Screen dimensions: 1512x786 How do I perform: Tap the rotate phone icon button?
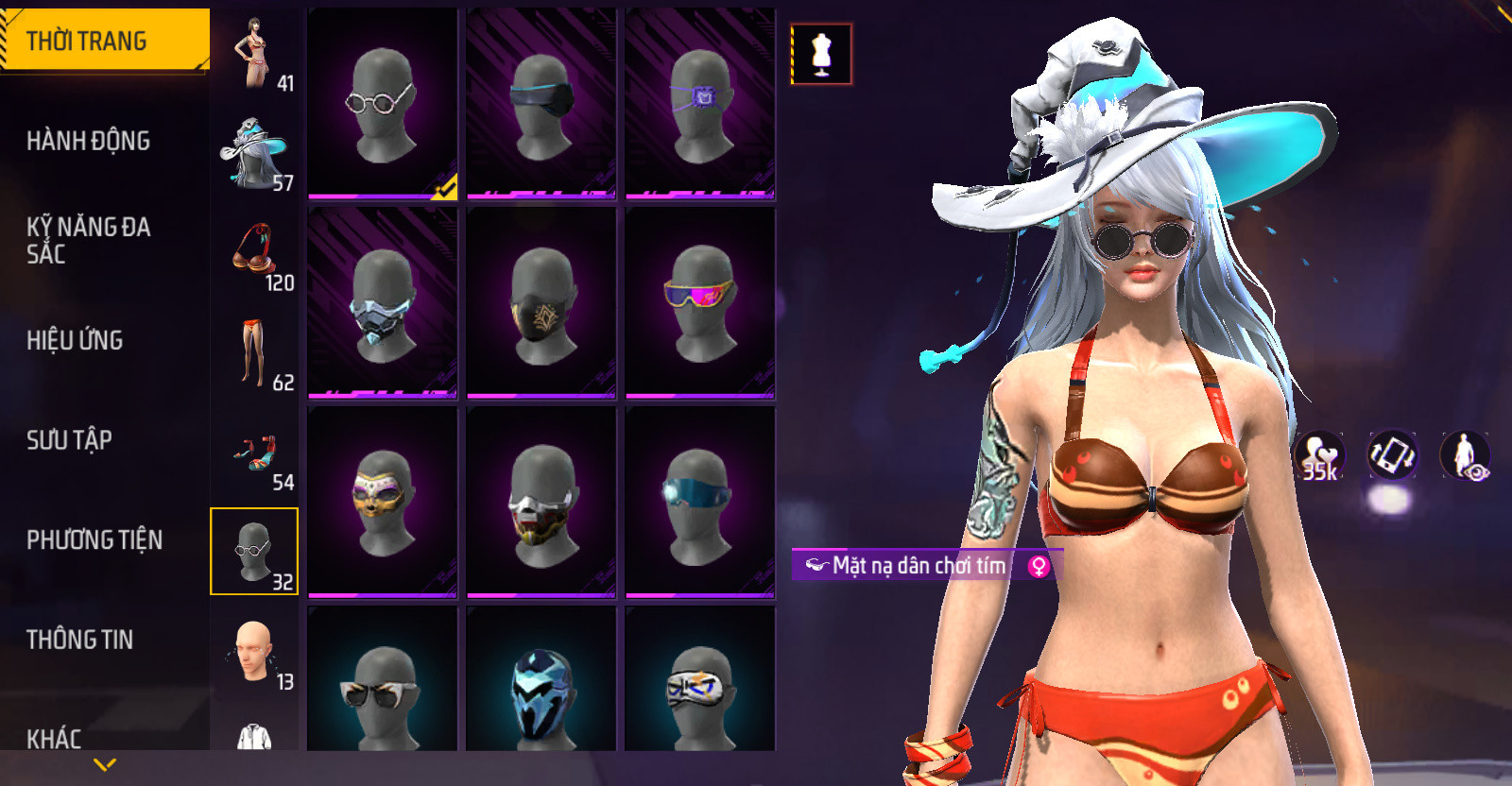tap(1392, 454)
